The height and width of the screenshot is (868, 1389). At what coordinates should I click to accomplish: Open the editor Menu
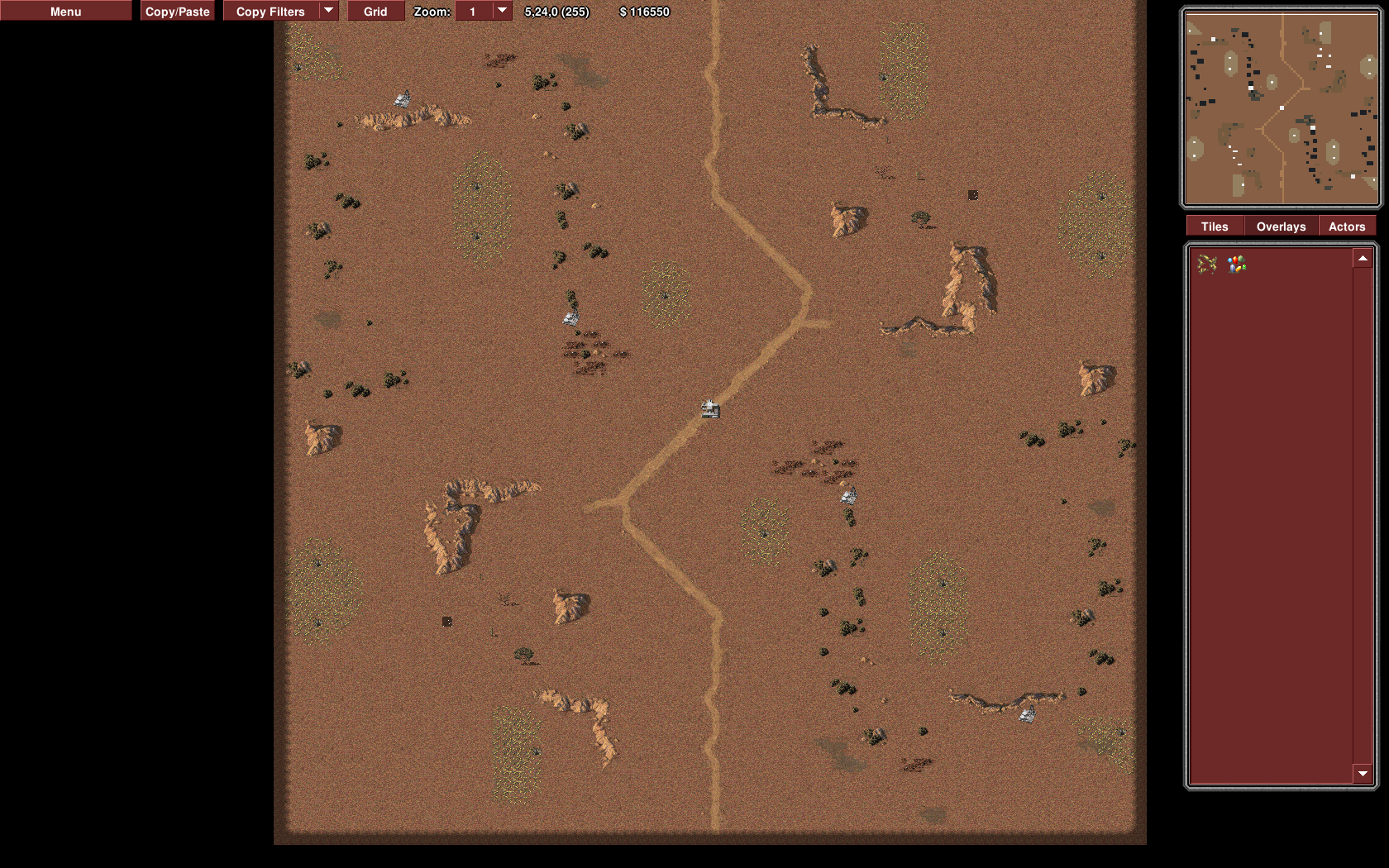tap(65, 12)
